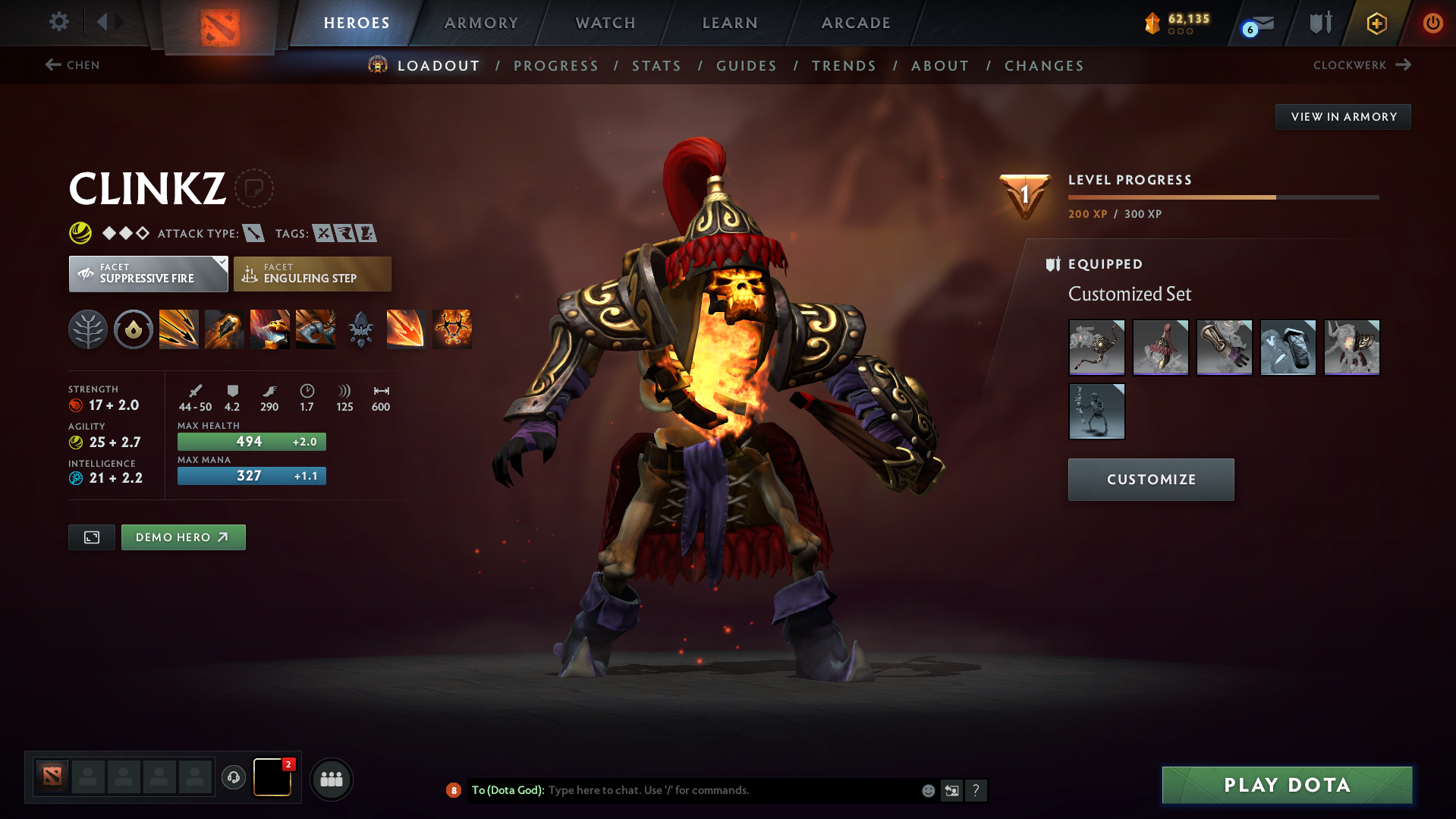
Task: Enable the Engulfing Step facet
Action: [312, 273]
